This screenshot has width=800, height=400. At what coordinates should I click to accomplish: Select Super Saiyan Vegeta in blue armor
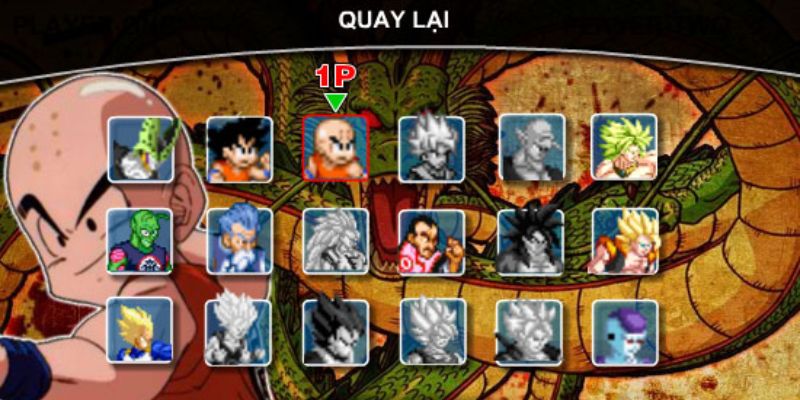point(140,330)
